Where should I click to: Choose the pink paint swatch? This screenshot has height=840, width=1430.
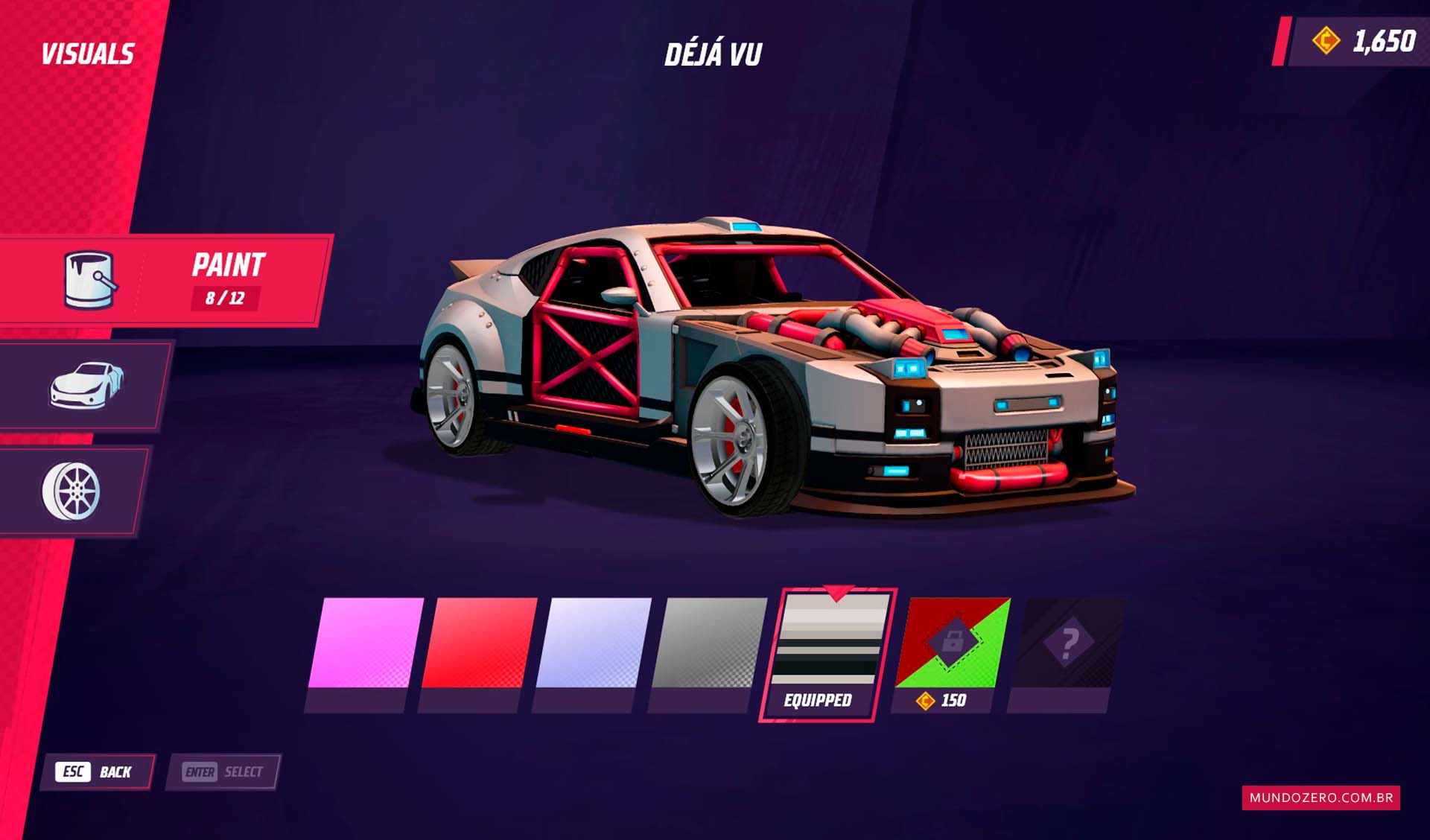point(365,643)
